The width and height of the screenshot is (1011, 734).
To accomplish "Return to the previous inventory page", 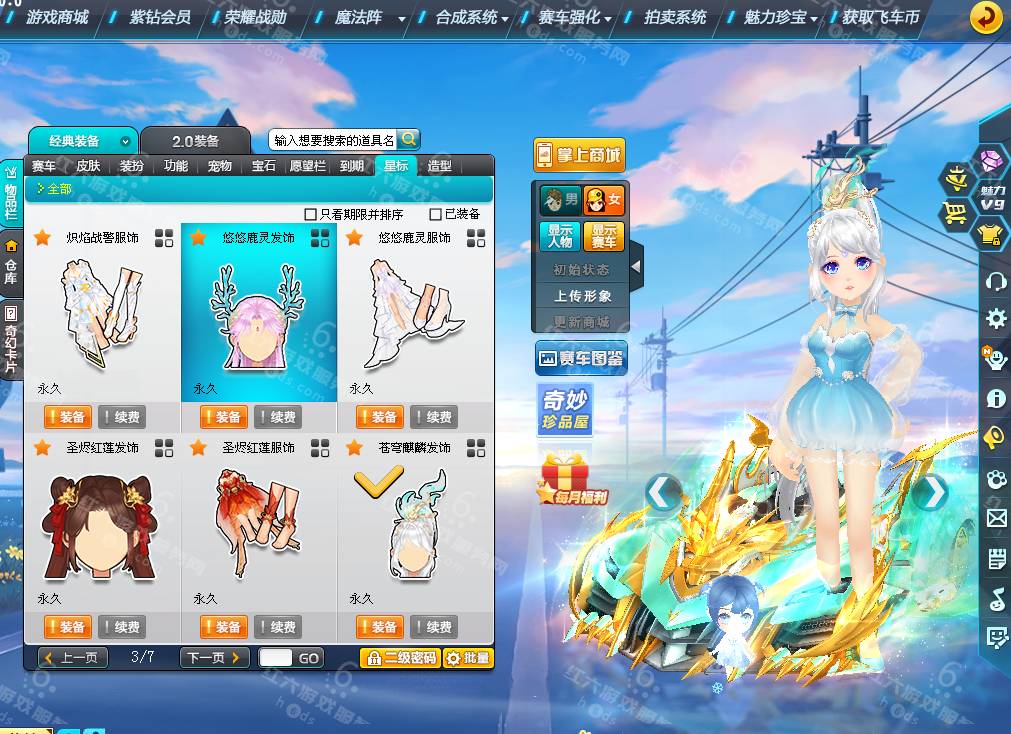I will pyautogui.click(x=73, y=658).
